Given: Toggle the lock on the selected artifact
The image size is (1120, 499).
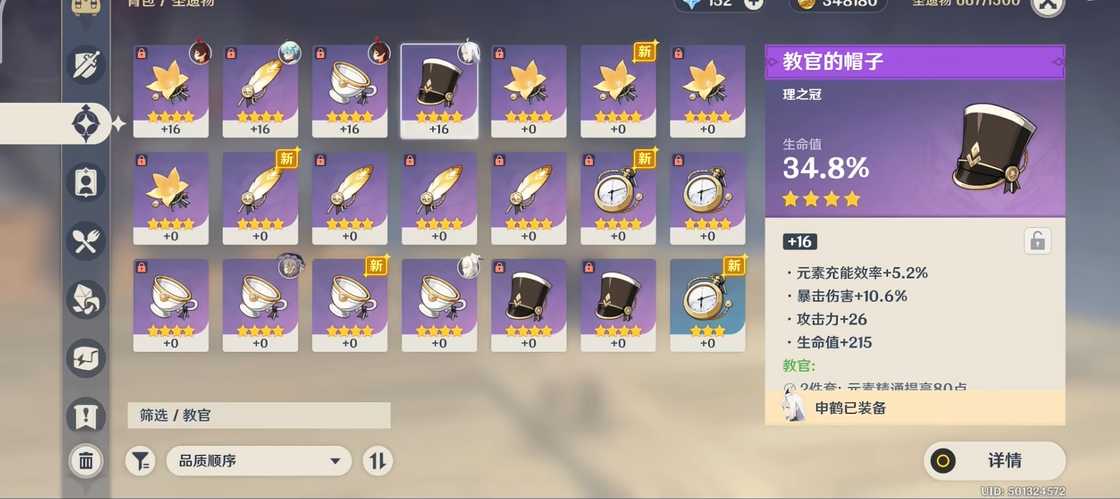Looking at the screenshot, I should 1036,241.
